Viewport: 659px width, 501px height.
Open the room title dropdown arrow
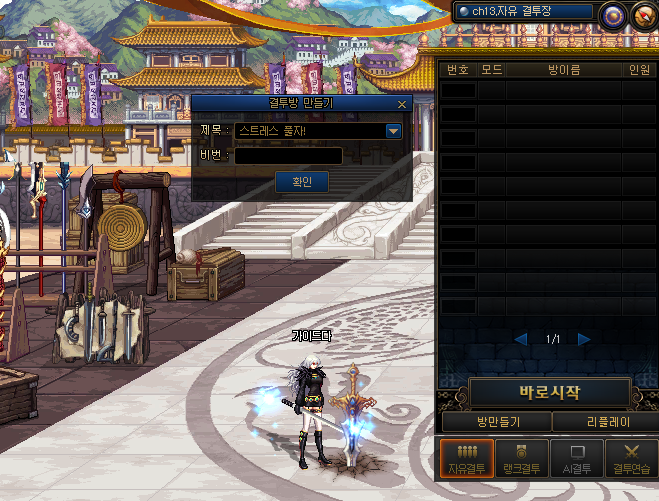(393, 131)
